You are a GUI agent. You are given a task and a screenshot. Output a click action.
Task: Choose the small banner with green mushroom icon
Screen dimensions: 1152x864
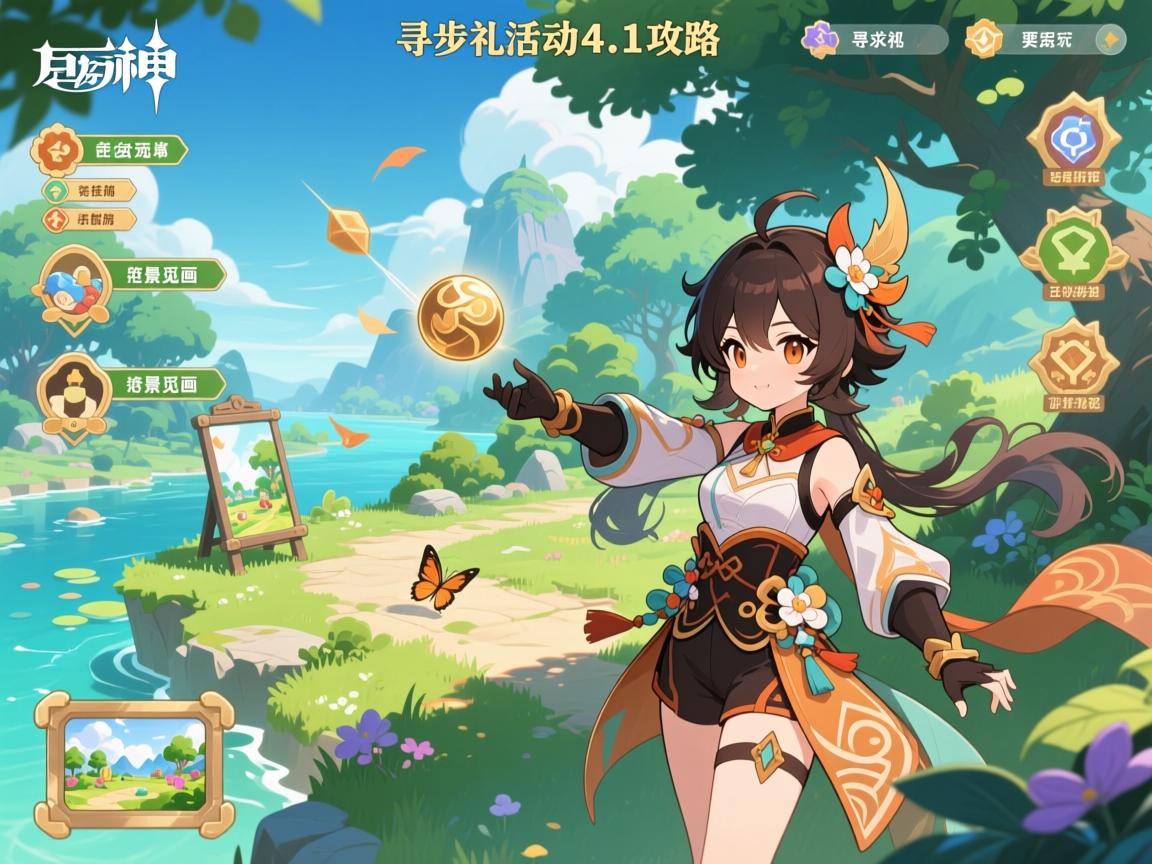click(x=89, y=191)
